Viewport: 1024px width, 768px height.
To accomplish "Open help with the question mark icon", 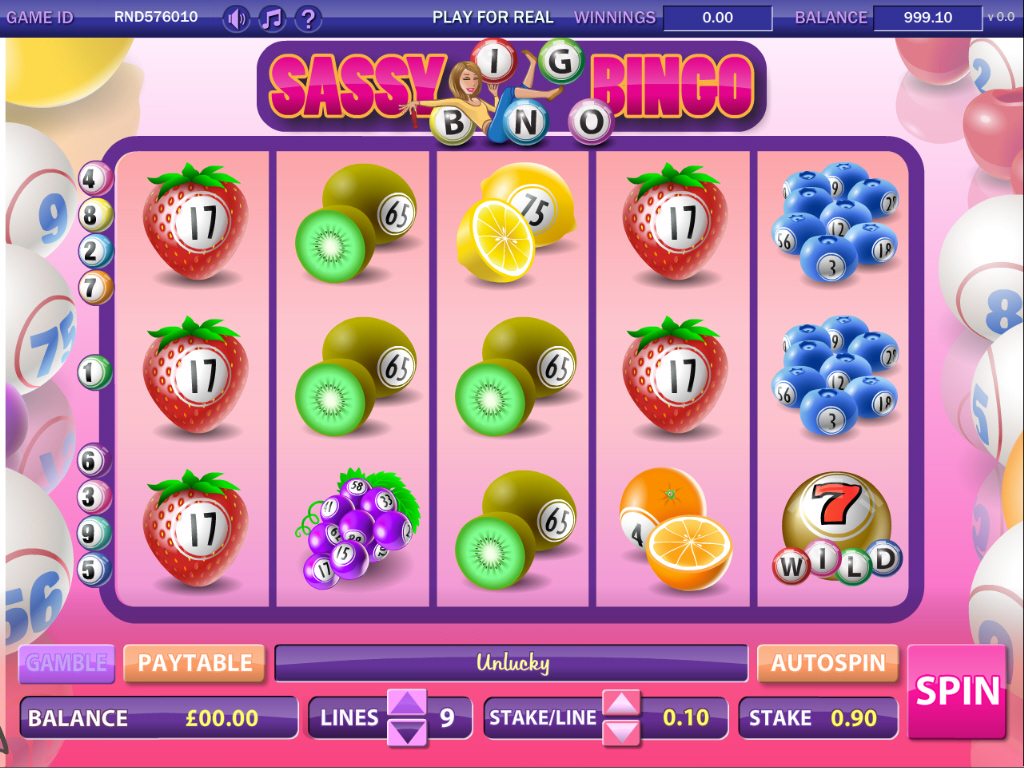I will pyautogui.click(x=307, y=18).
